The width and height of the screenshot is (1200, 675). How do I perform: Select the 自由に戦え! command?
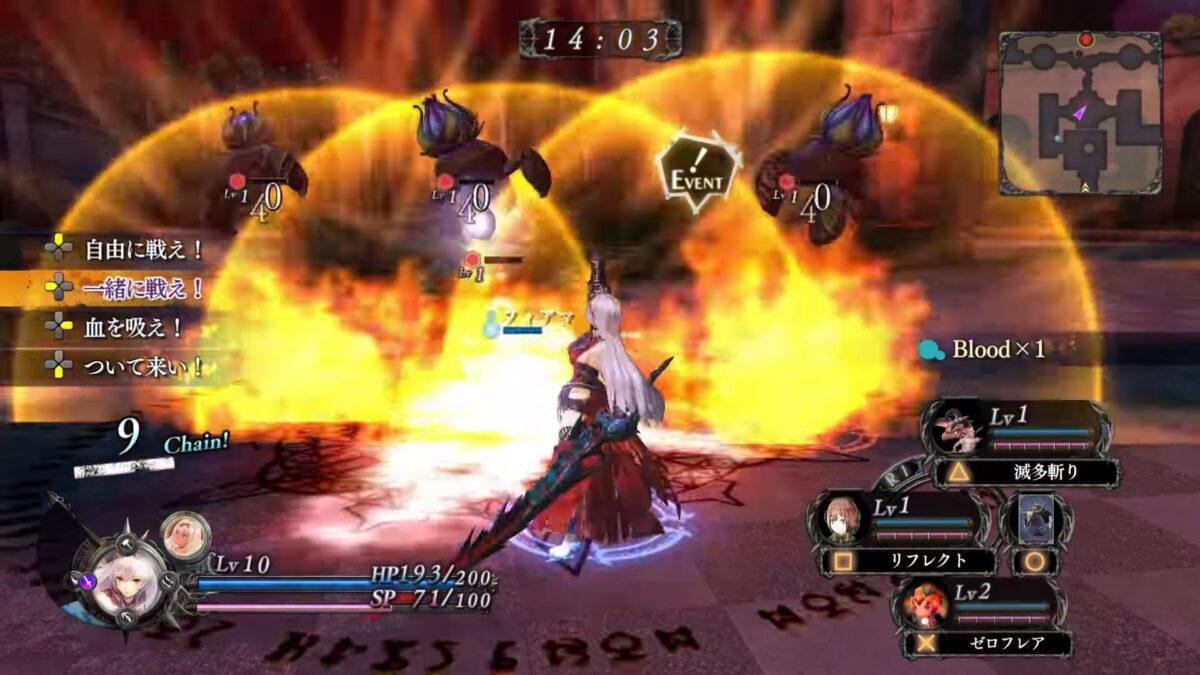[130, 249]
